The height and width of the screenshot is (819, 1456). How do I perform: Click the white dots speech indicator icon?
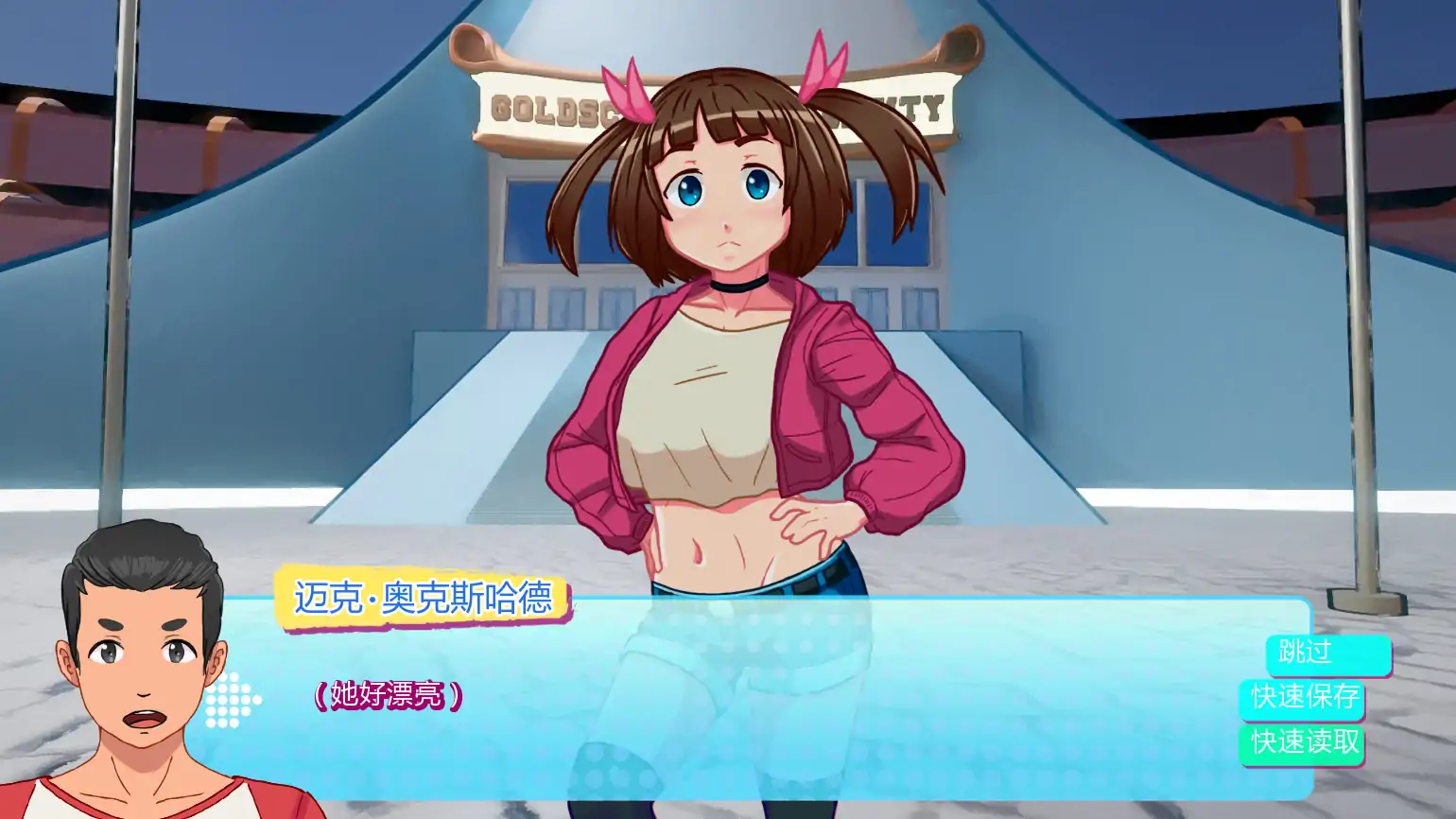coord(232,701)
